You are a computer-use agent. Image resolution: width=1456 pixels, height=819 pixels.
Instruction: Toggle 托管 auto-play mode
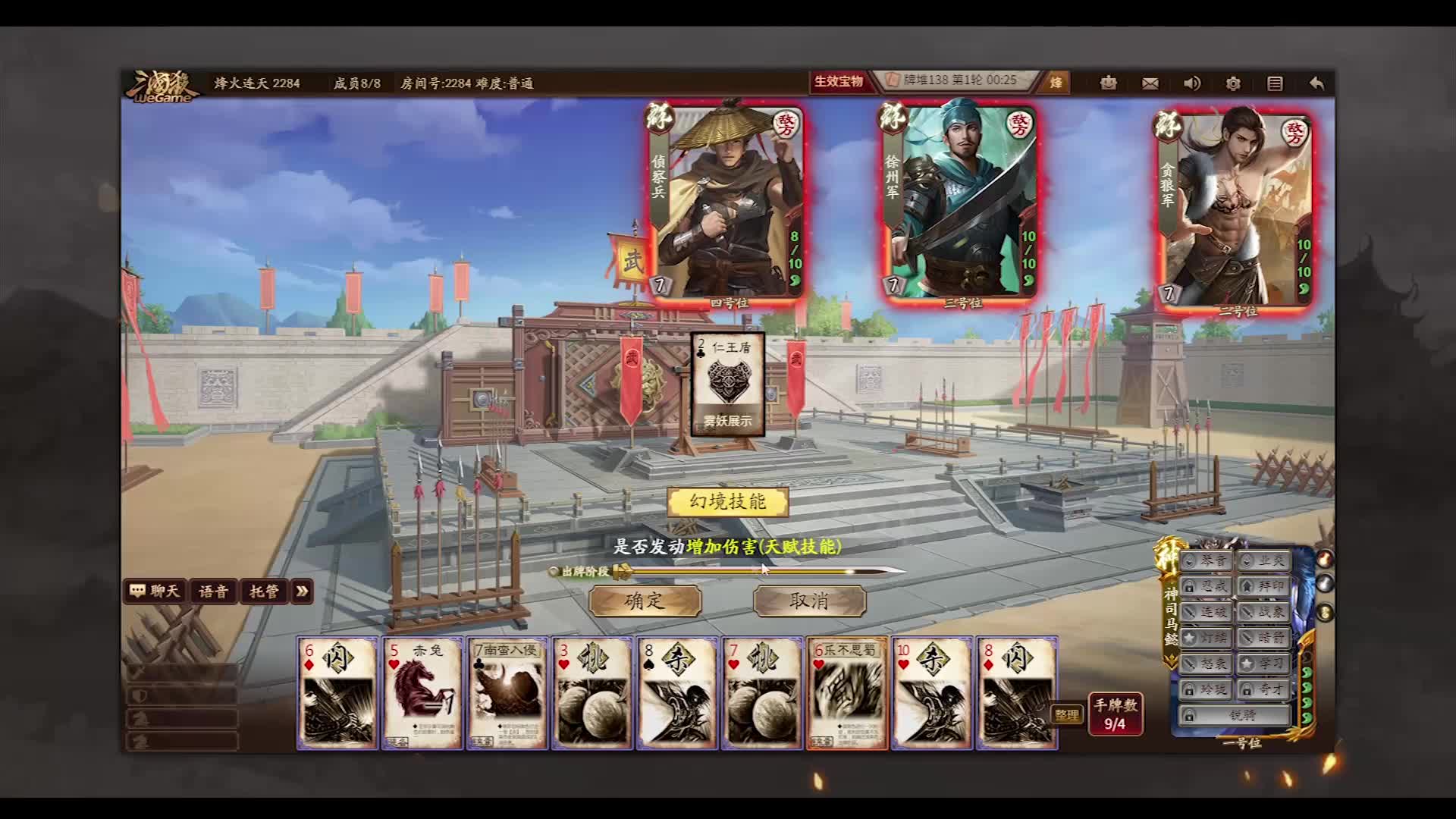(x=263, y=592)
